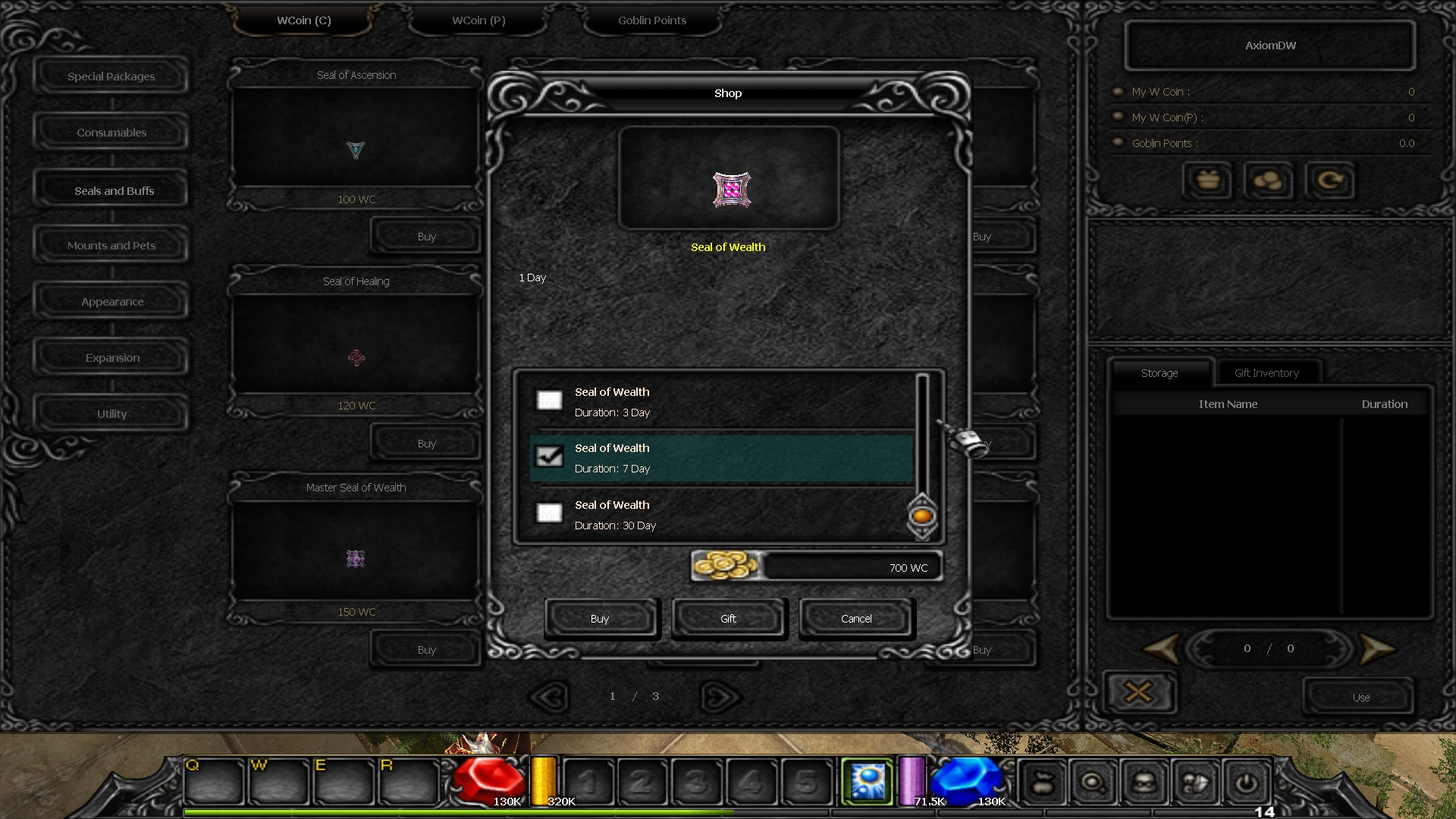View the Utility category
The width and height of the screenshot is (1456, 819).
112,414
